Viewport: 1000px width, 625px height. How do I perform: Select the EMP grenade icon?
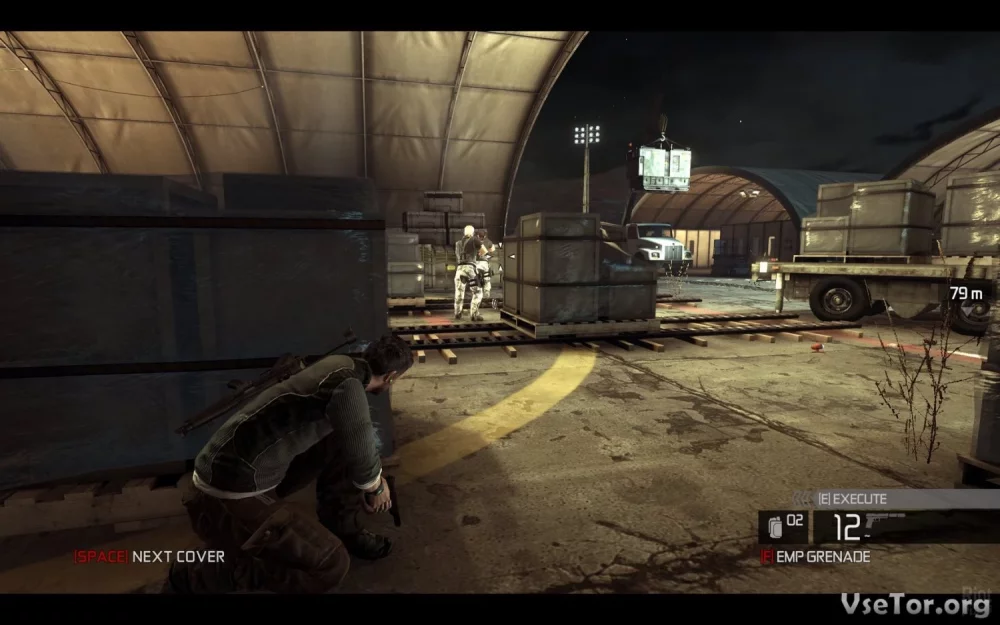pos(774,527)
